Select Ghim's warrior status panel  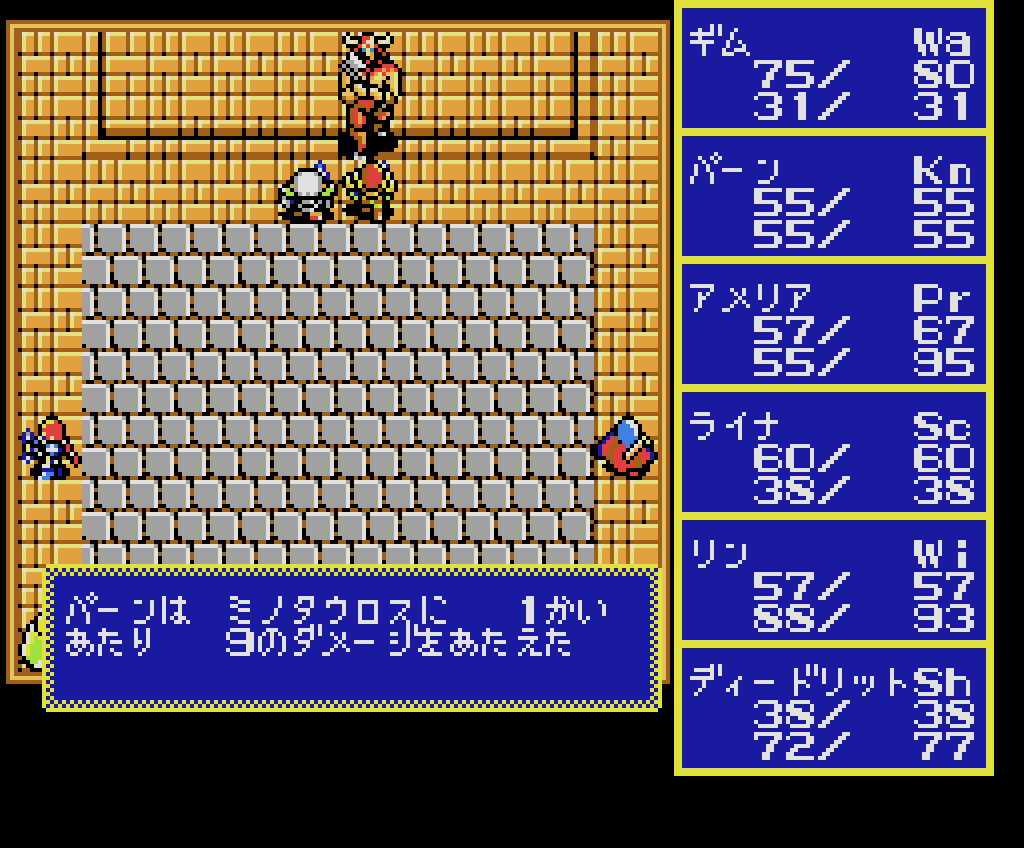[x=833, y=72]
